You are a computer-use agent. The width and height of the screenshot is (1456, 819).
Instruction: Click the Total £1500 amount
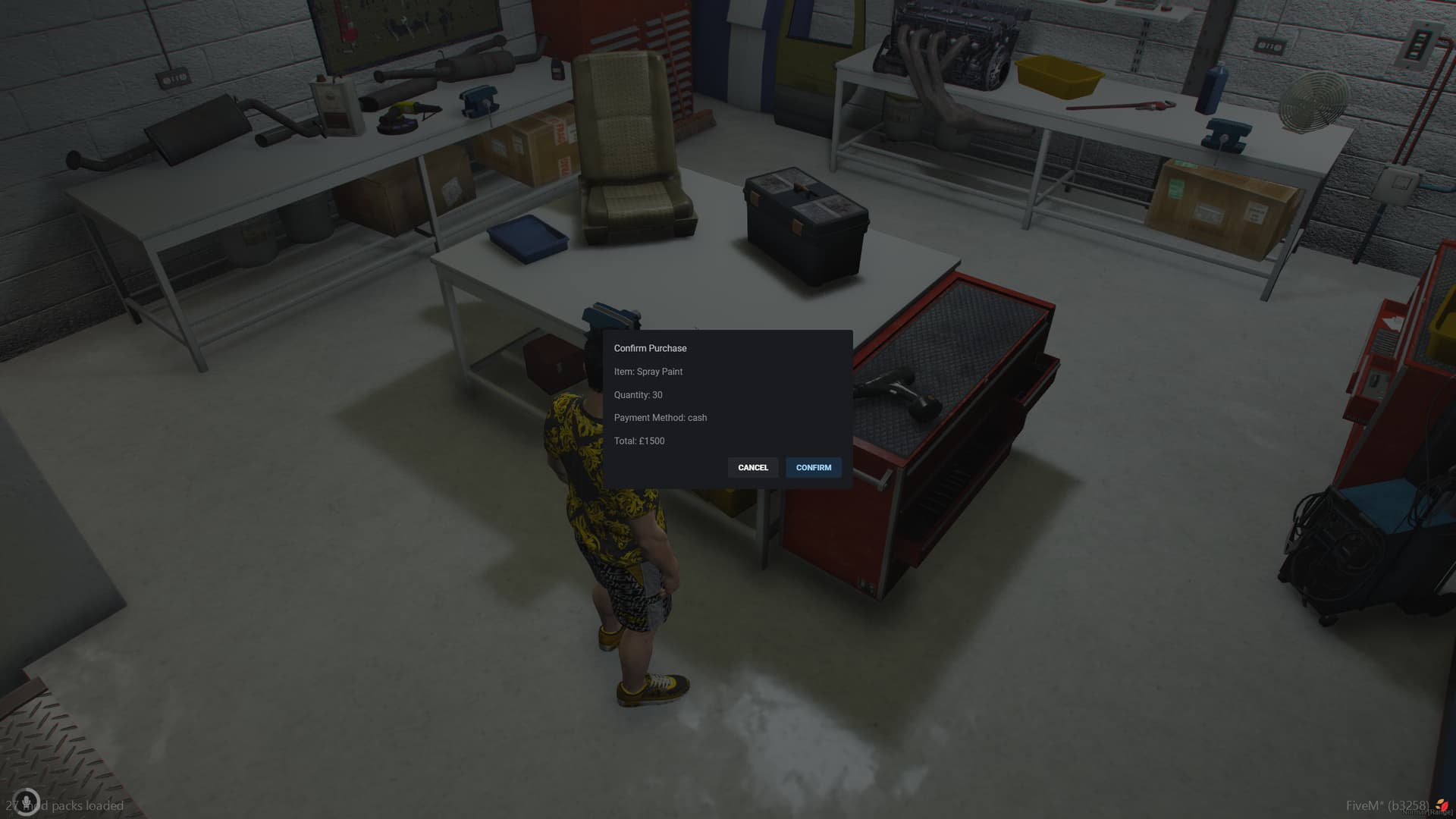pyautogui.click(x=639, y=441)
